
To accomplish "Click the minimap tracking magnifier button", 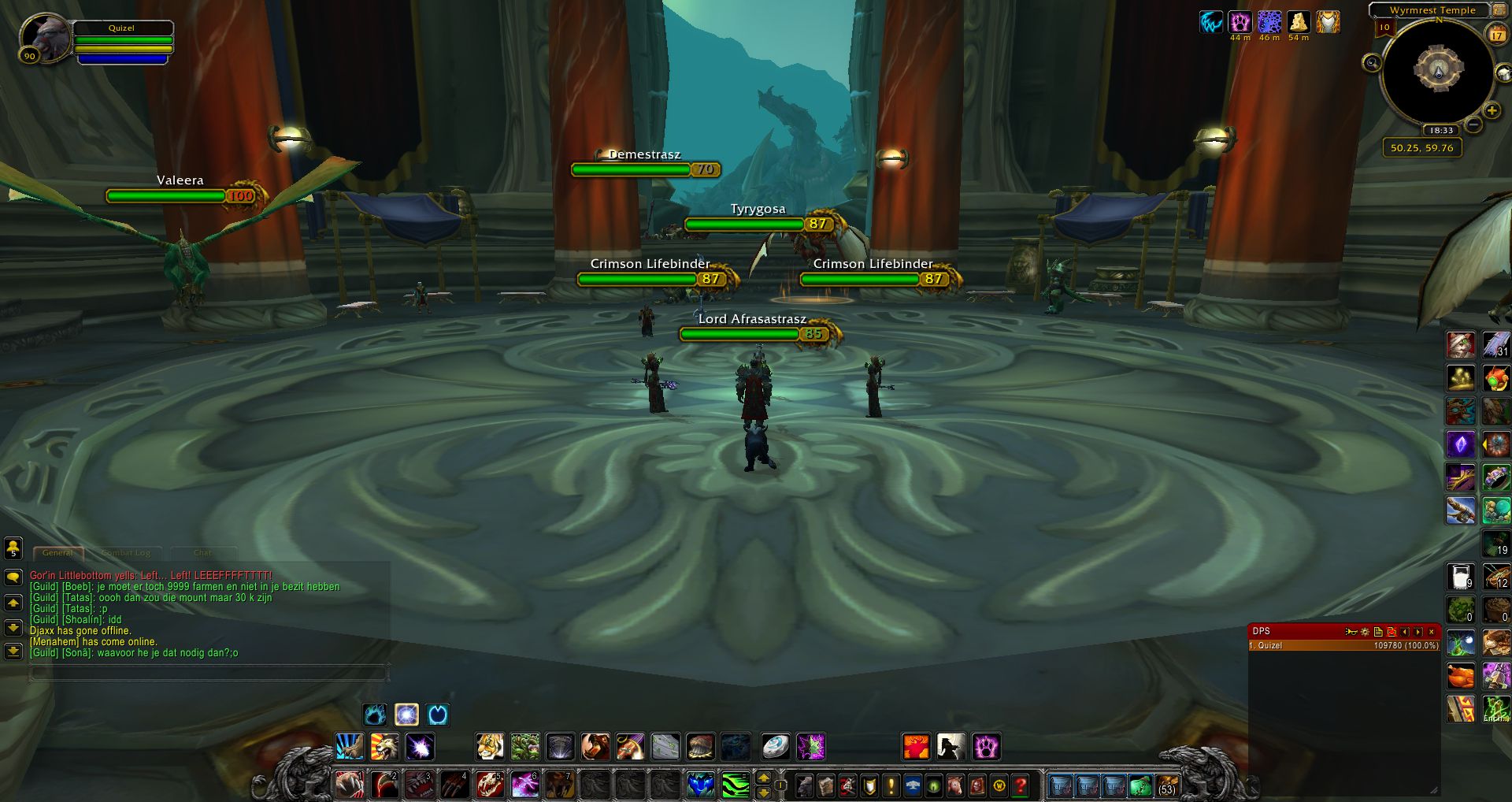I will (x=1372, y=63).
